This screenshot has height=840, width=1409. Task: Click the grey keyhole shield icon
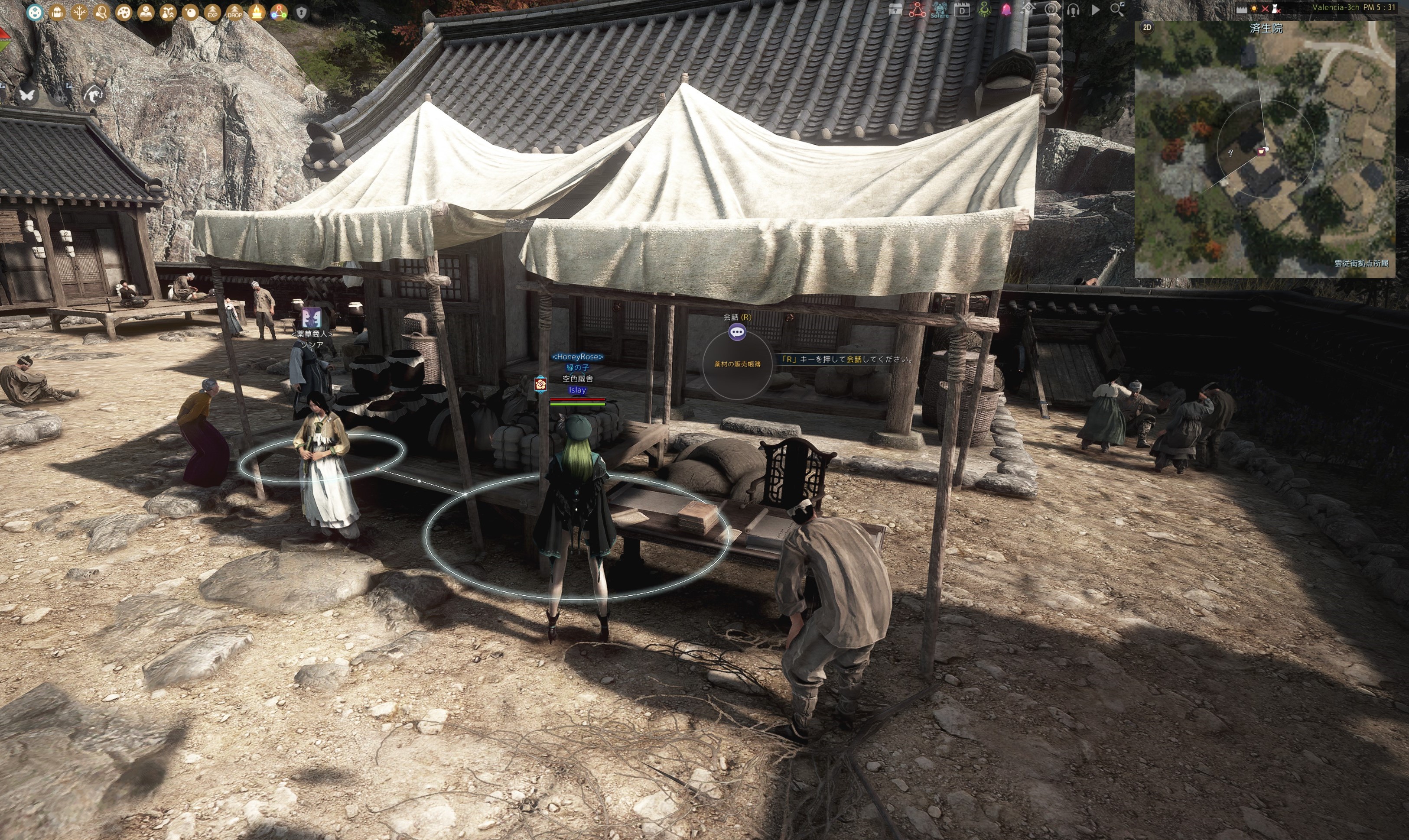[301, 13]
